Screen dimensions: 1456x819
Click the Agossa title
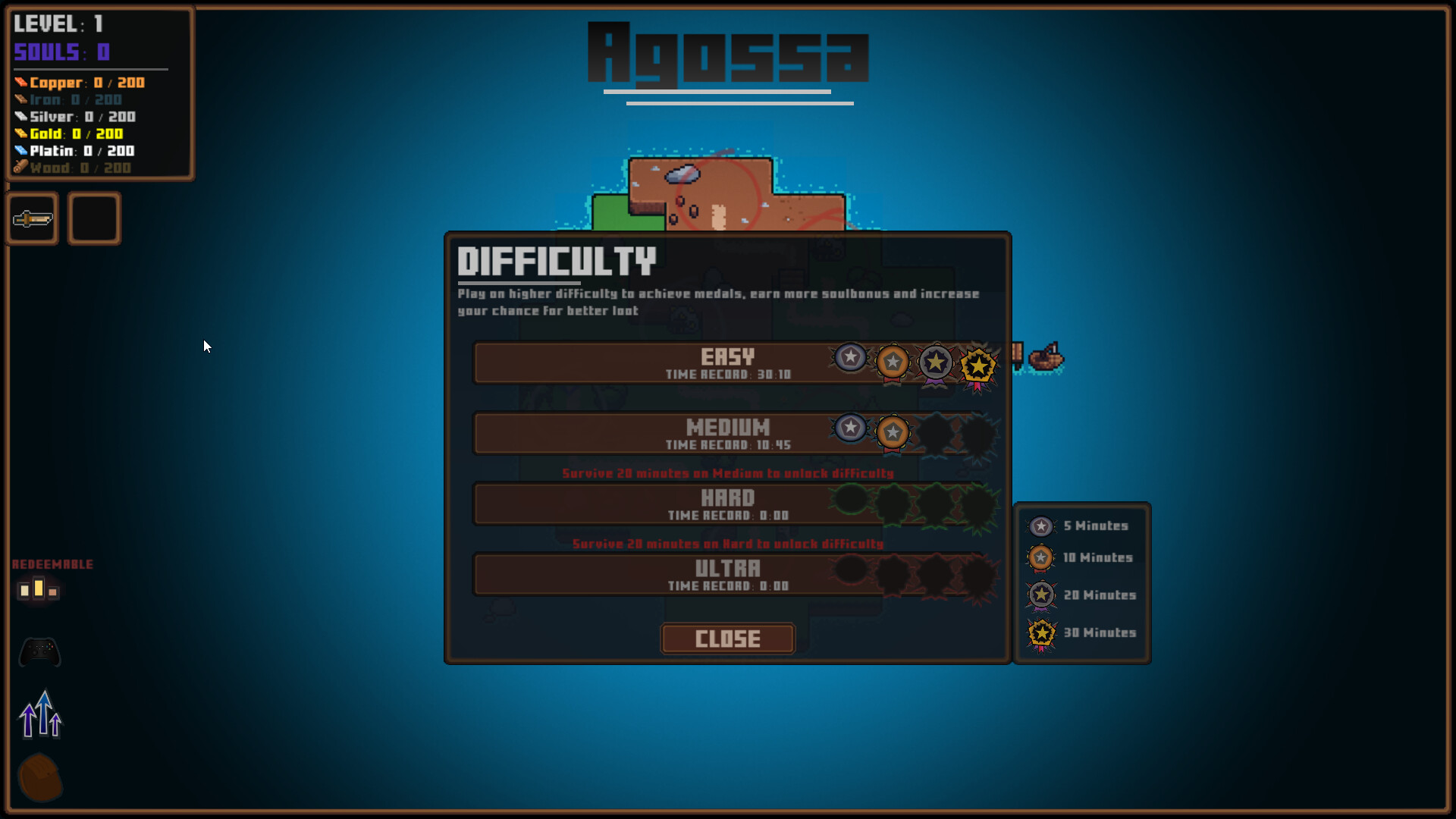coord(726,53)
